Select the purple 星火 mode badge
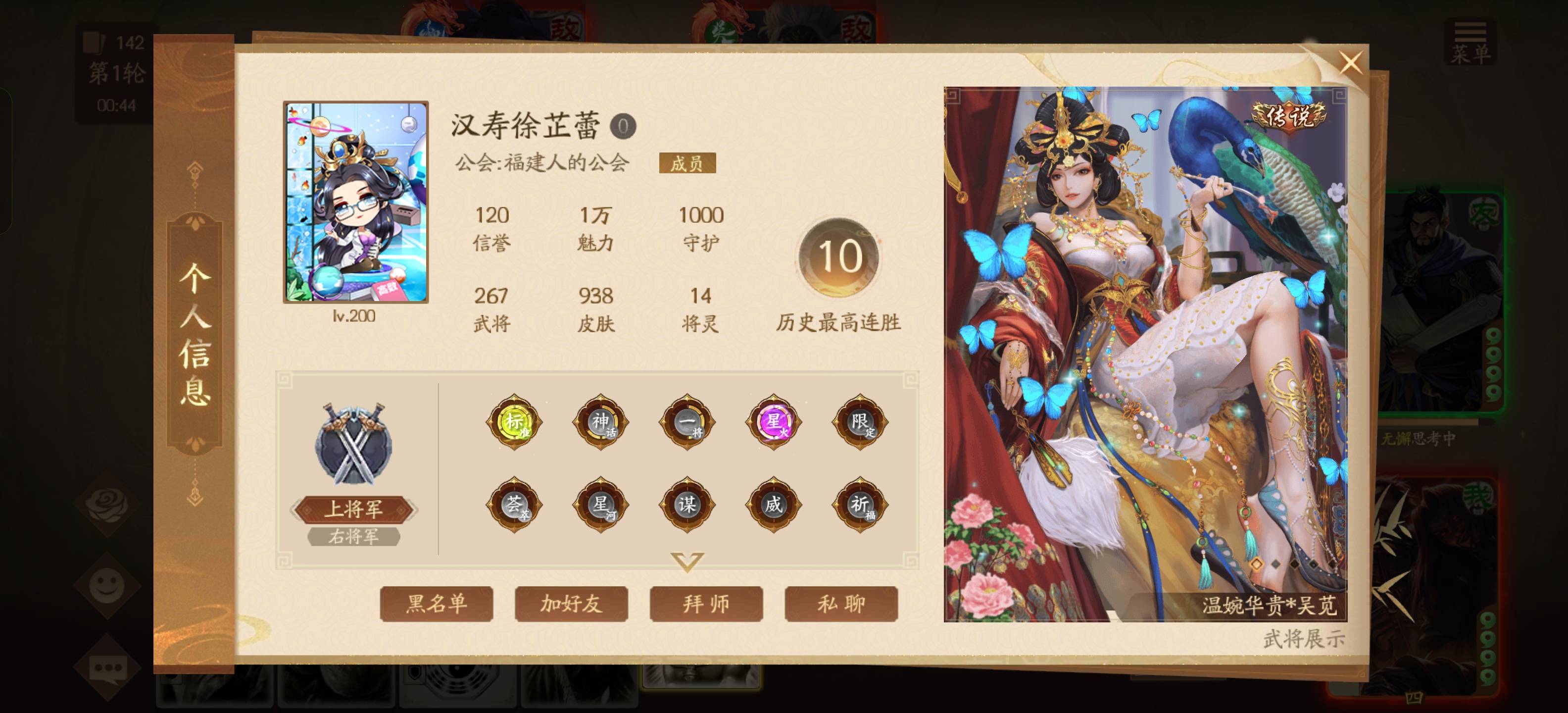Viewport: 1568px width, 713px height. [774, 421]
